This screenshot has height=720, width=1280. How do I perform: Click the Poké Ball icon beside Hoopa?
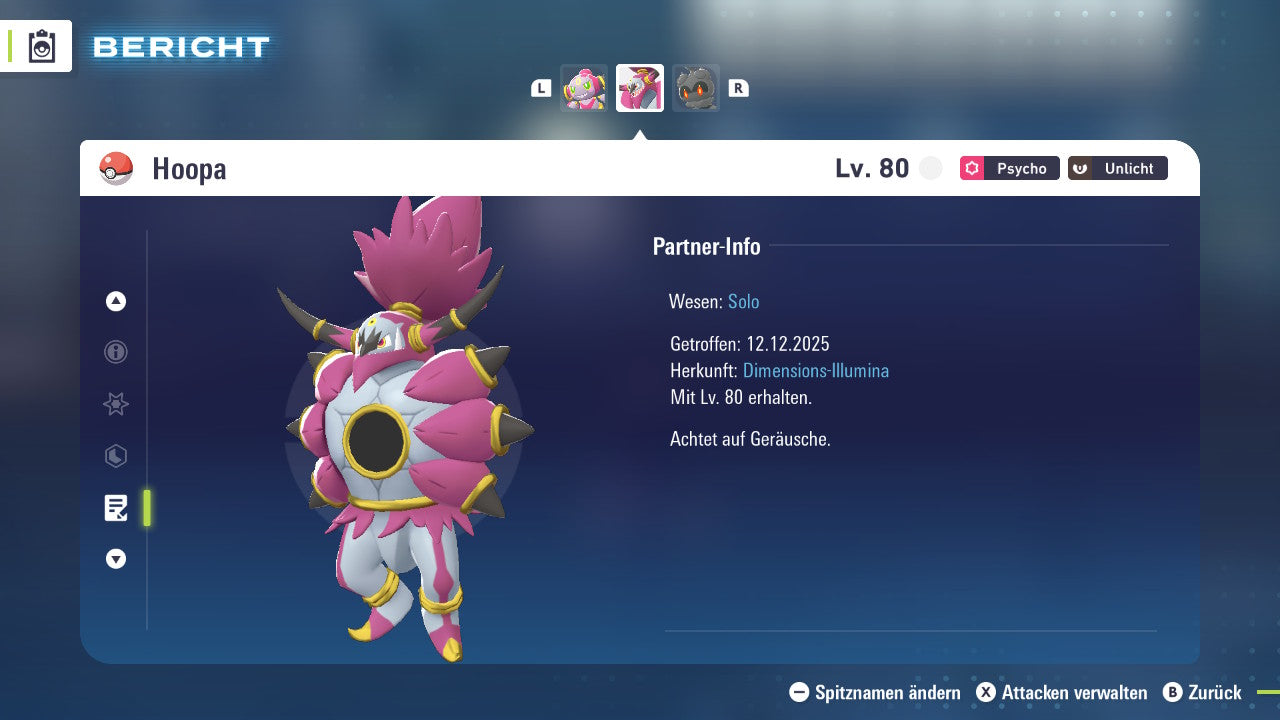[x=116, y=169]
